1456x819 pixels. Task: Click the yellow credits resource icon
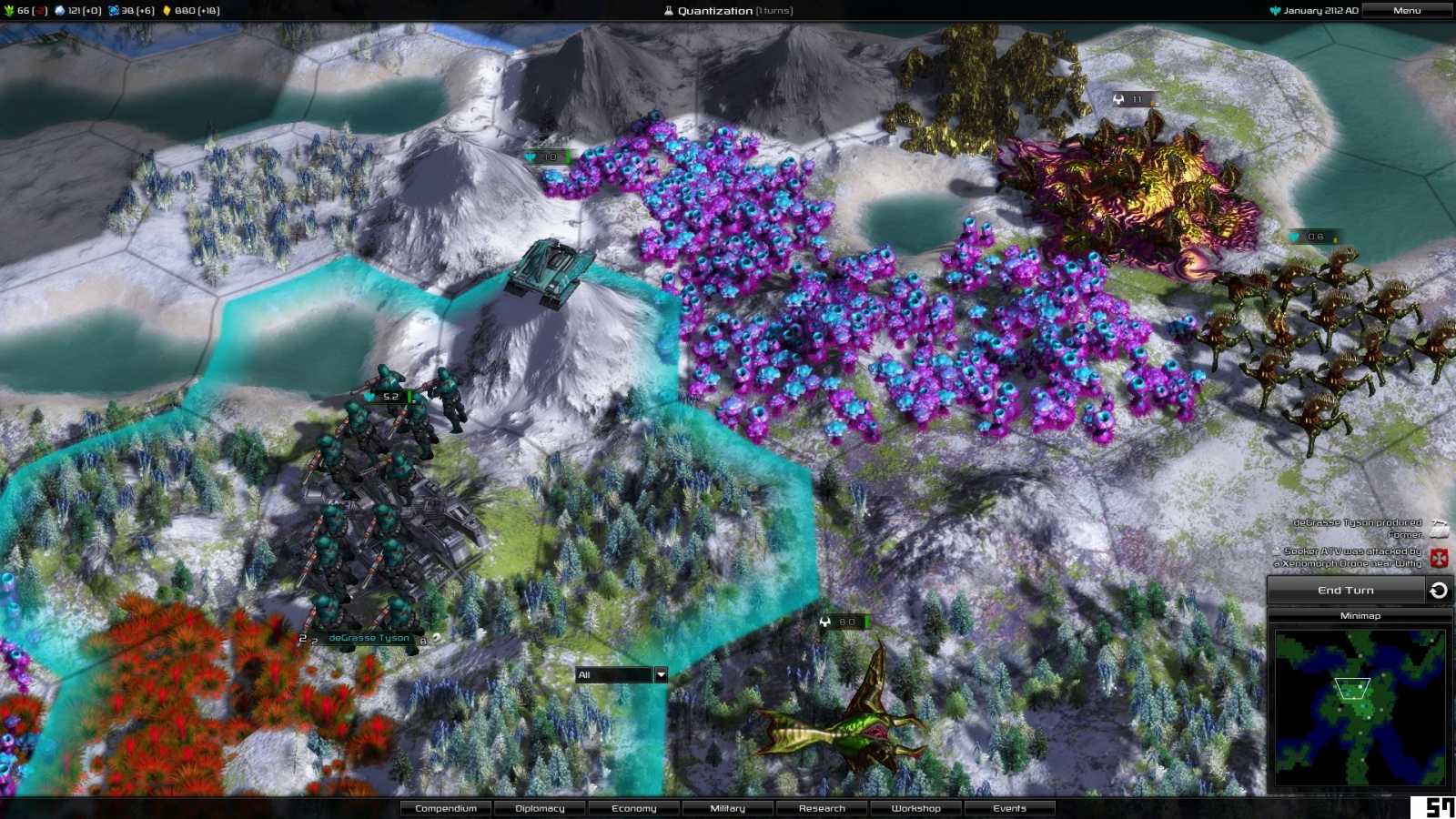[167, 11]
